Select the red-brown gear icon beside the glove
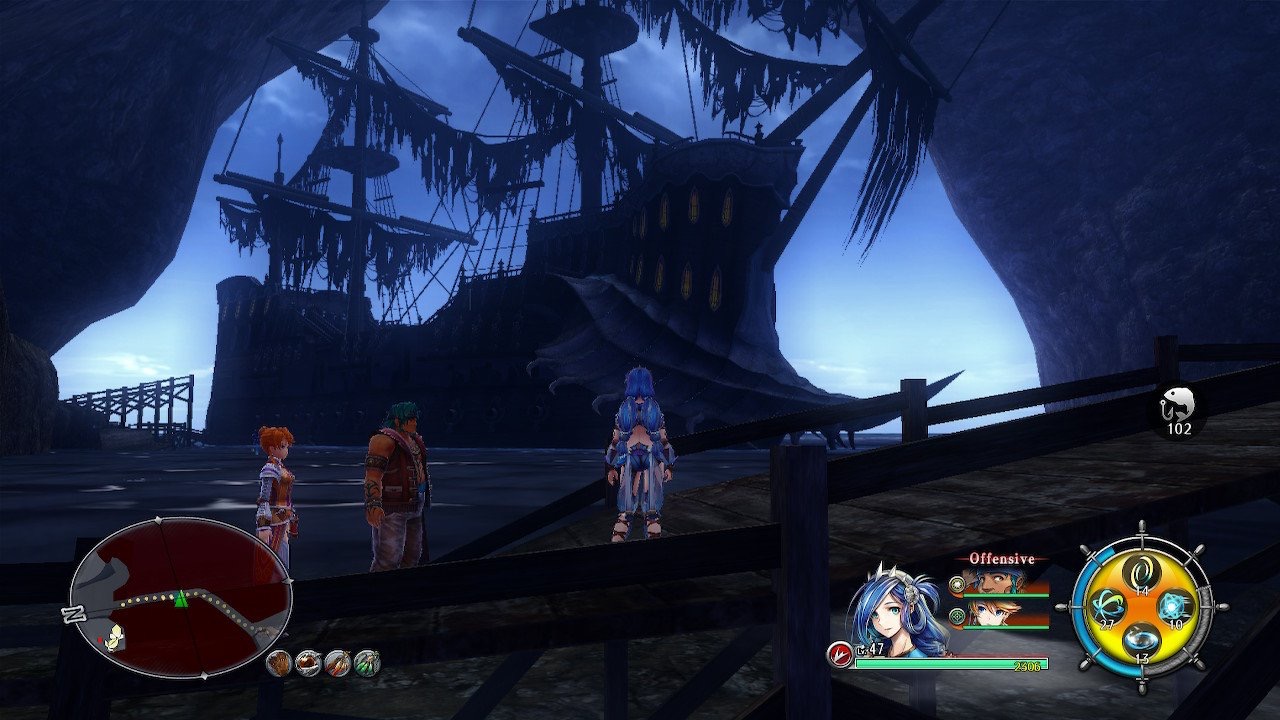The width and height of the screenshot is (1280, 720). 308,662
